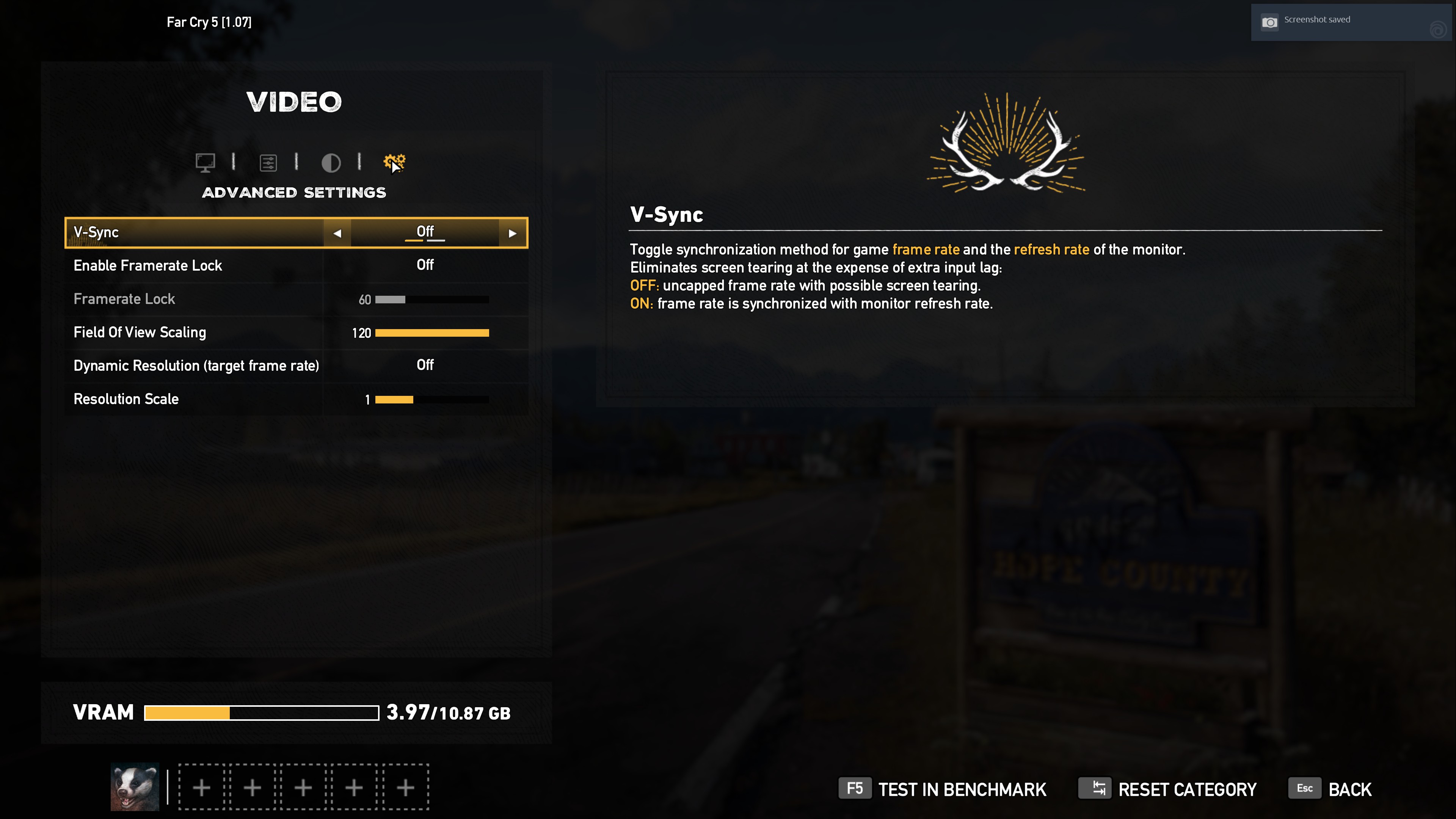Image resolution: width=1456 pixels, height=819 pixels.
Task: Click the badger player avatar
Action: [135, 787]
